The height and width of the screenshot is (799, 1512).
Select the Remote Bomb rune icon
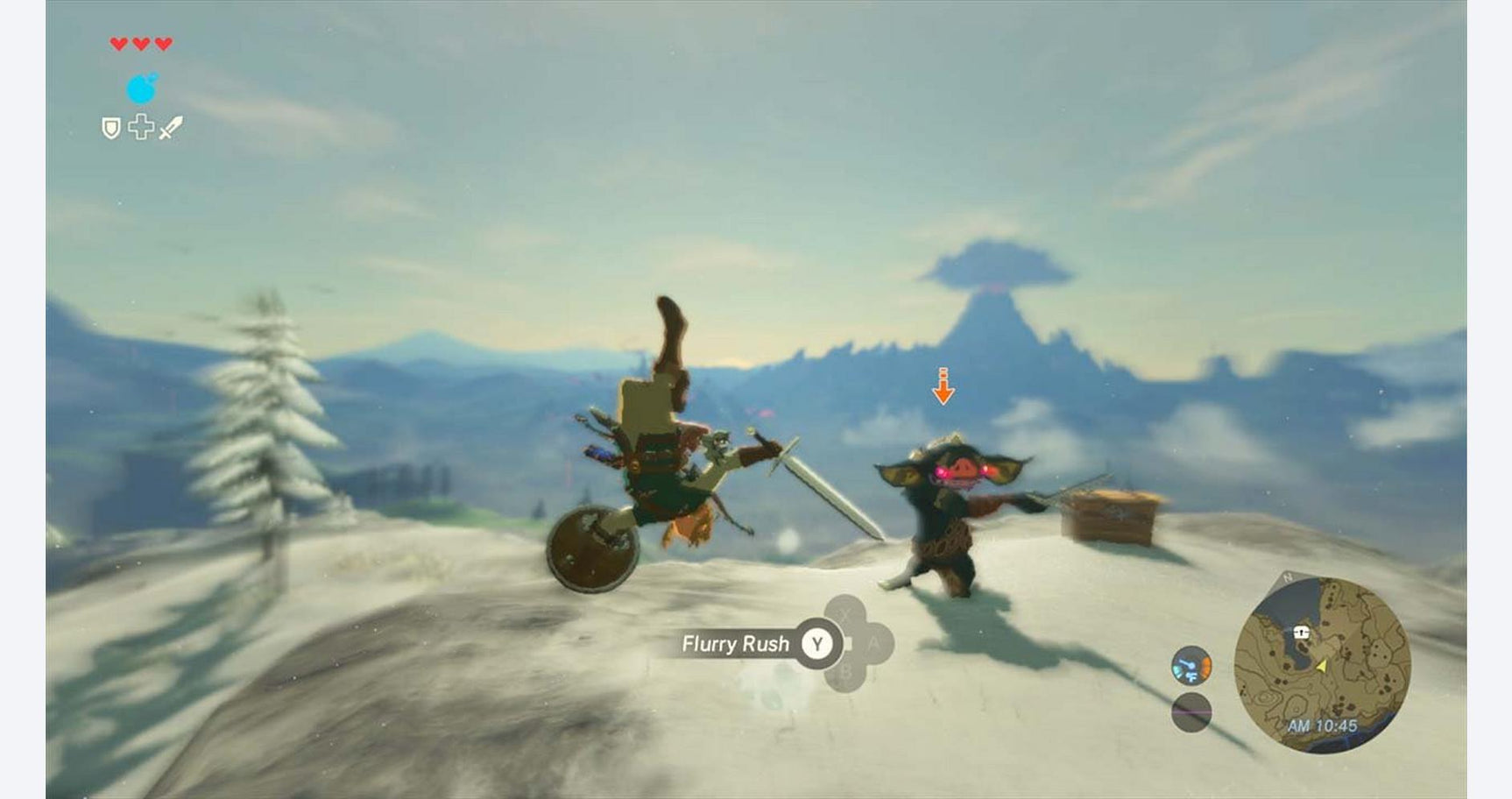[x=140, y=88]
